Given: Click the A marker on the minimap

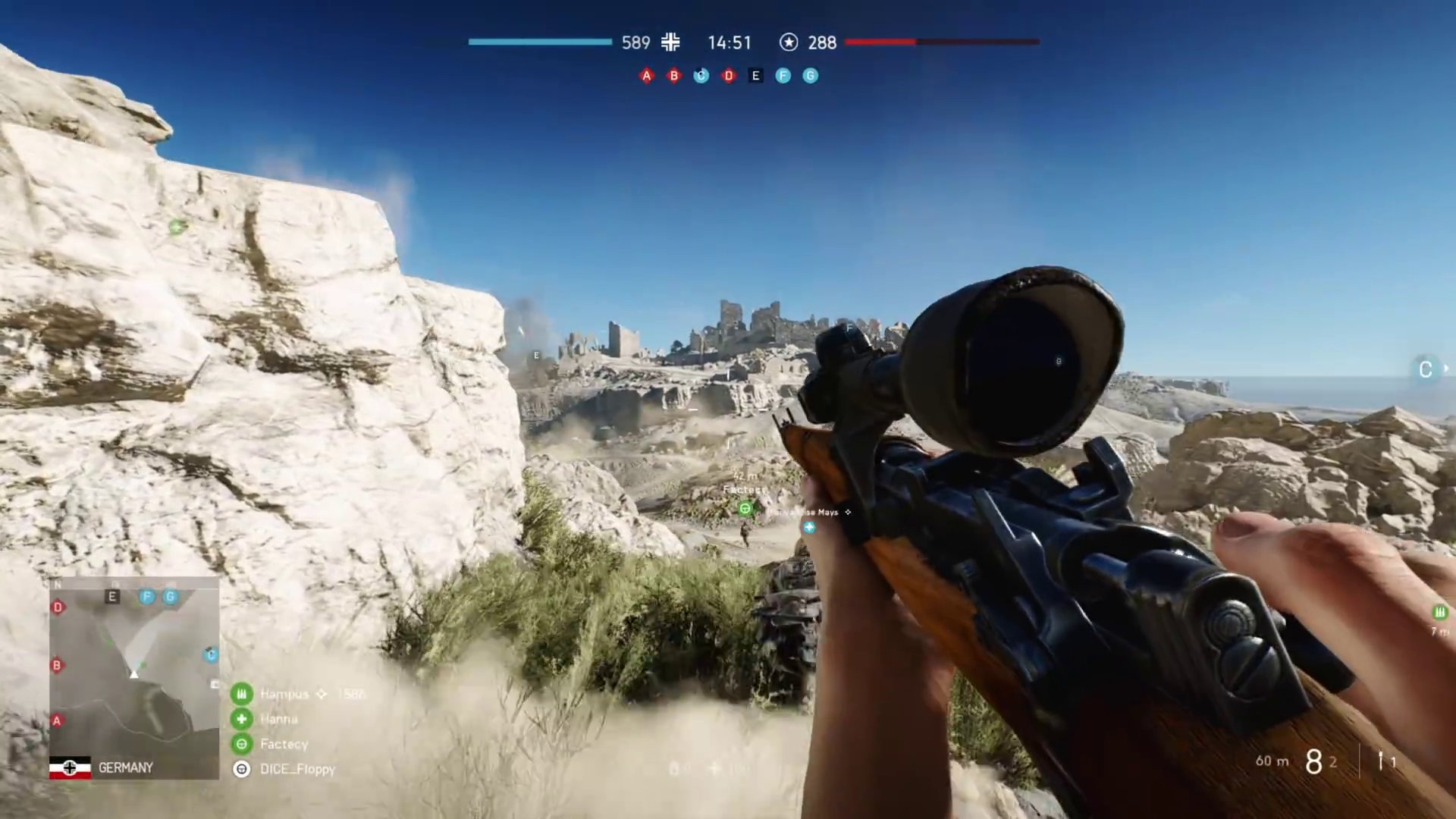Looking at the screenshot, I should tap(57, 720).
